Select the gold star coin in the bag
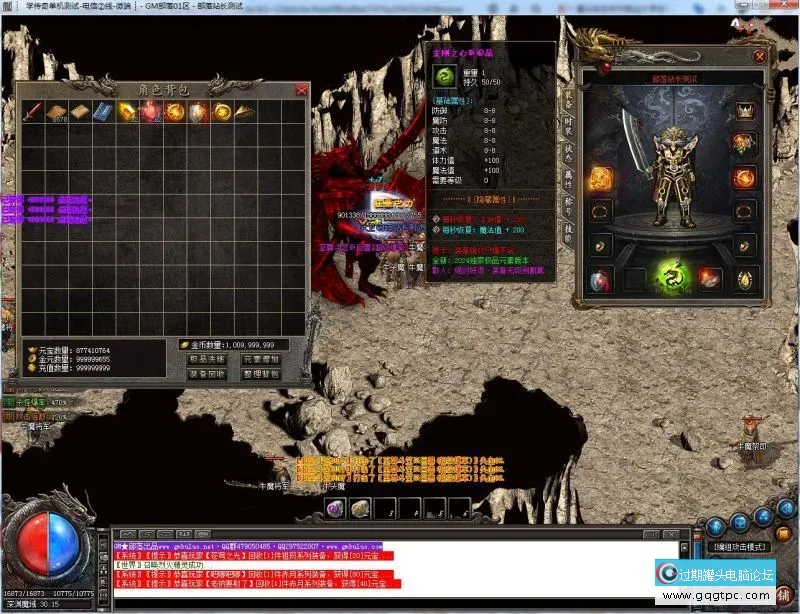The image size is (800, 614). (x=222, y=111)
